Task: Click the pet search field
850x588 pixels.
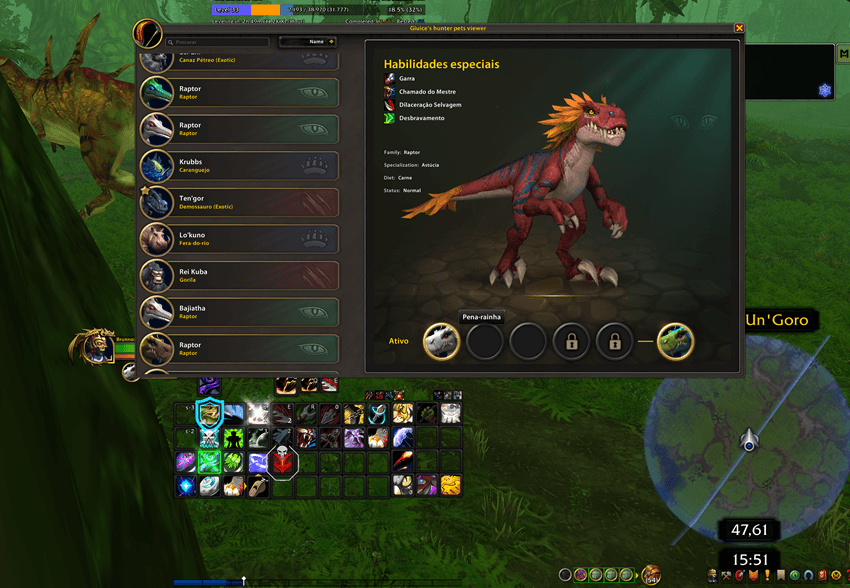Action: click(x=219, y=42)
